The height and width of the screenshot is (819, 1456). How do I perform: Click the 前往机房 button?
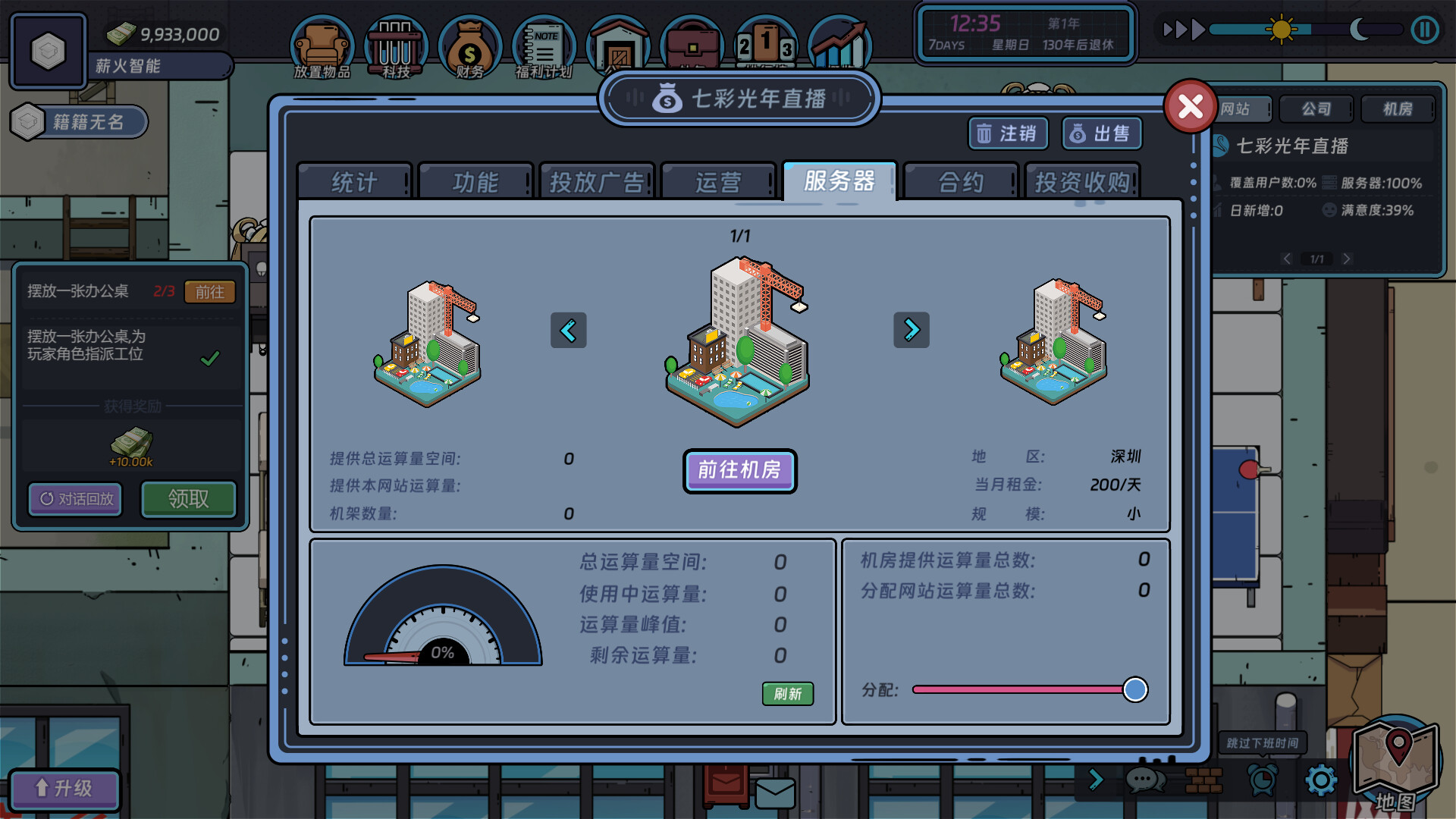click(739, 471)
